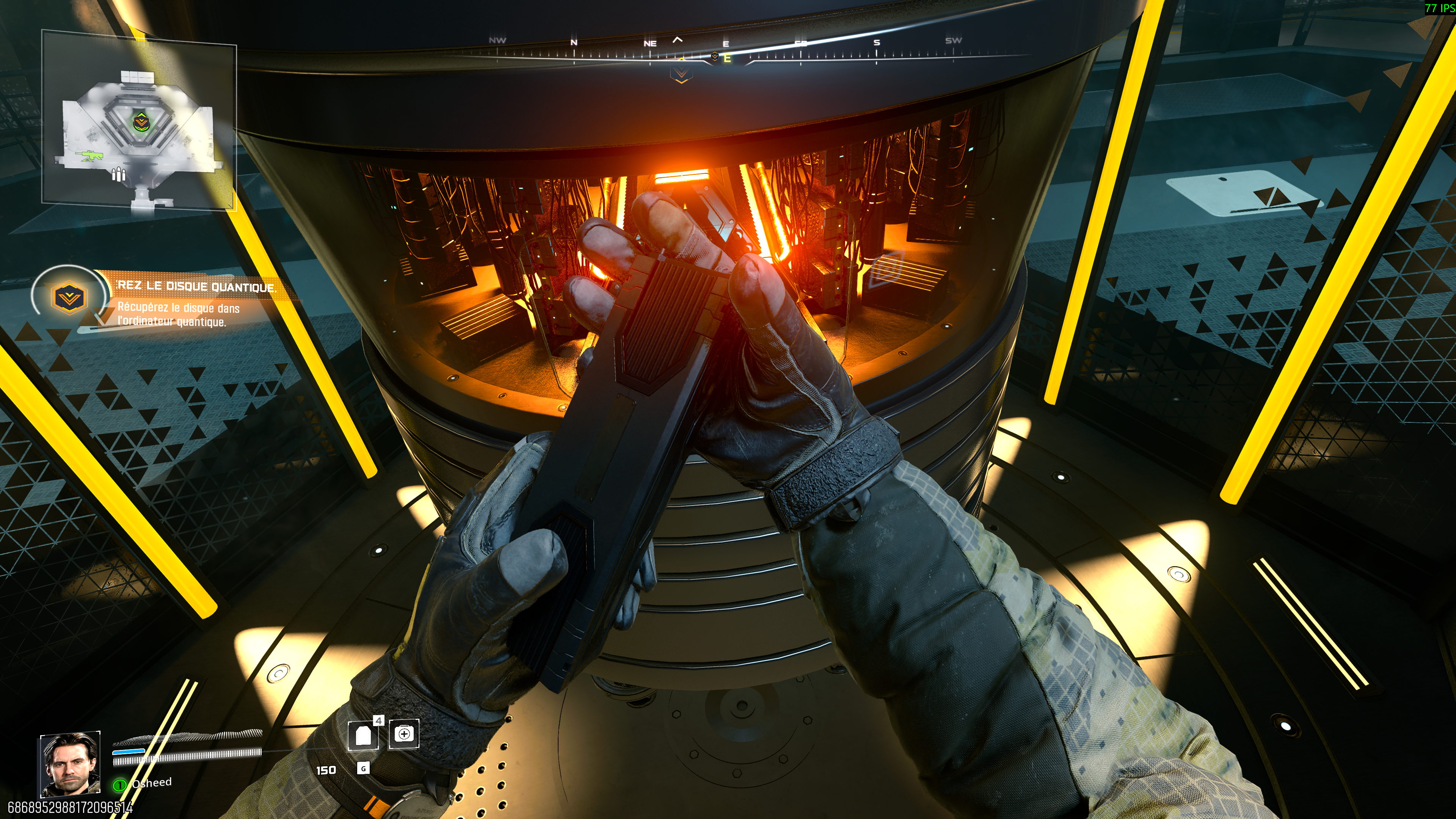Image resolution: width=1456 pixels, height=819 pixels.
Task: Use the medkit item slot
Action: tap(404, 734)
